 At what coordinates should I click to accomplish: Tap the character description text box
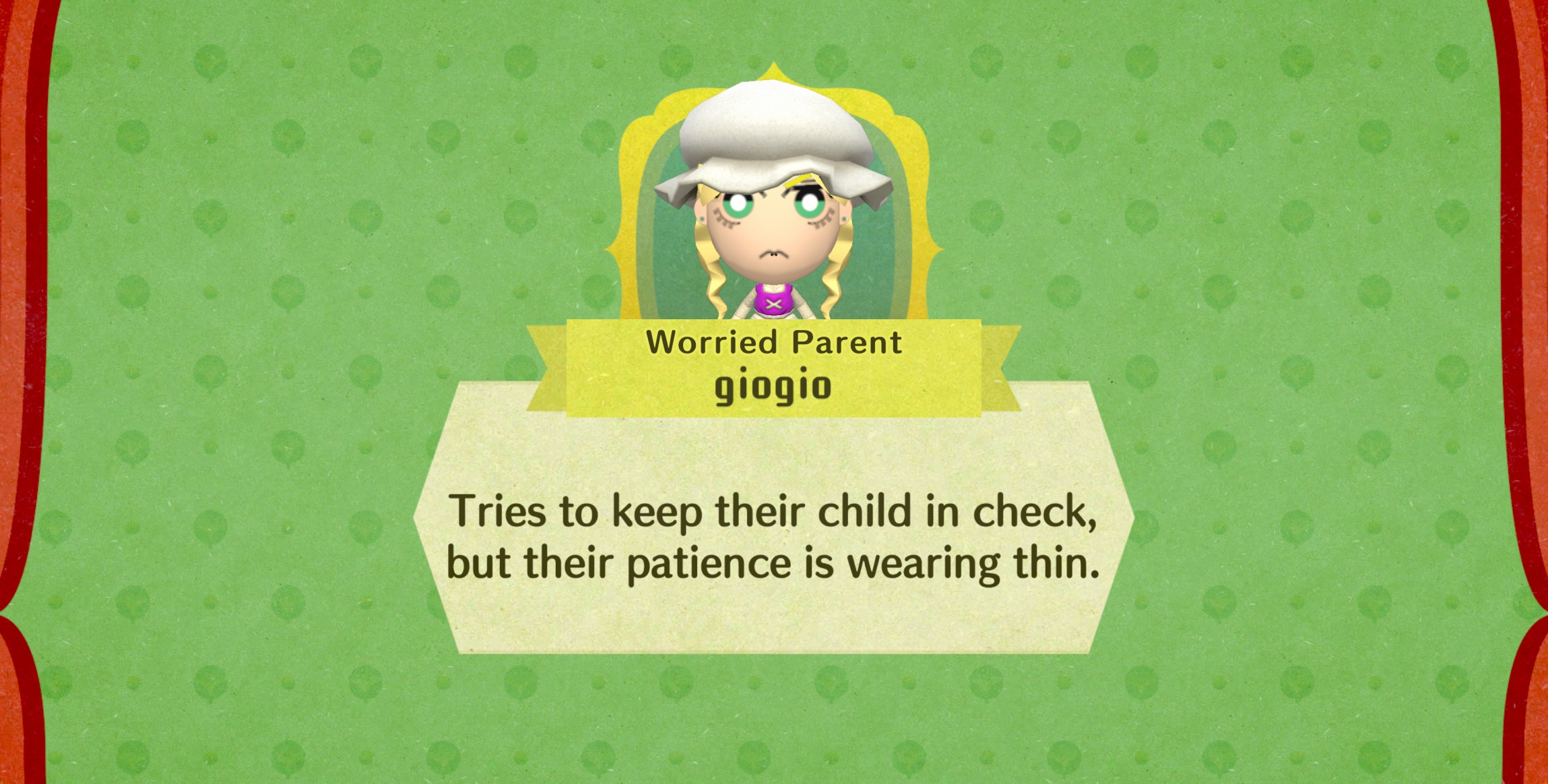click(x=775, y=539)
